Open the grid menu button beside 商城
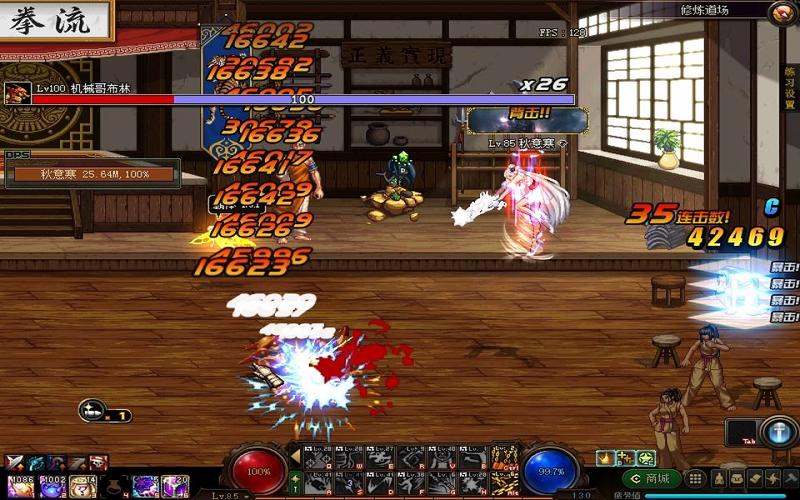Image resolution: width=800 pixels, height=500 pixels. [x=694, y=479]
